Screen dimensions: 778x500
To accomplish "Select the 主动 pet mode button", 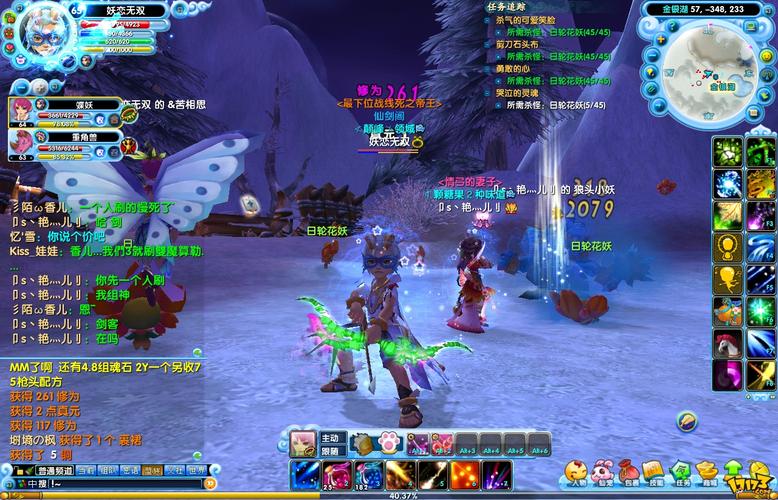I will 333,438.
